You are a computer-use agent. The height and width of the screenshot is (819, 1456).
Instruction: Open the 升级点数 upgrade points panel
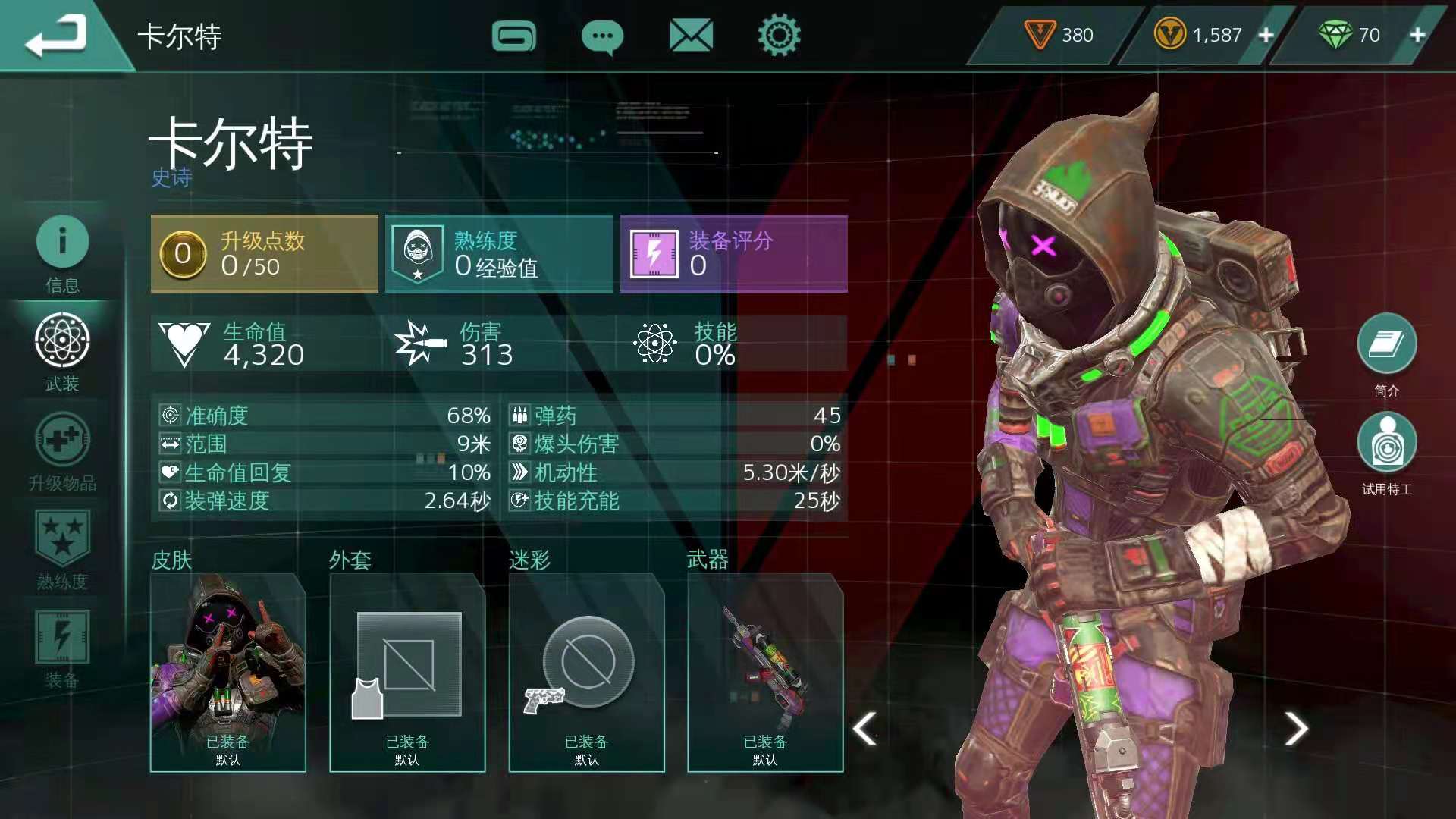(264, 253)
